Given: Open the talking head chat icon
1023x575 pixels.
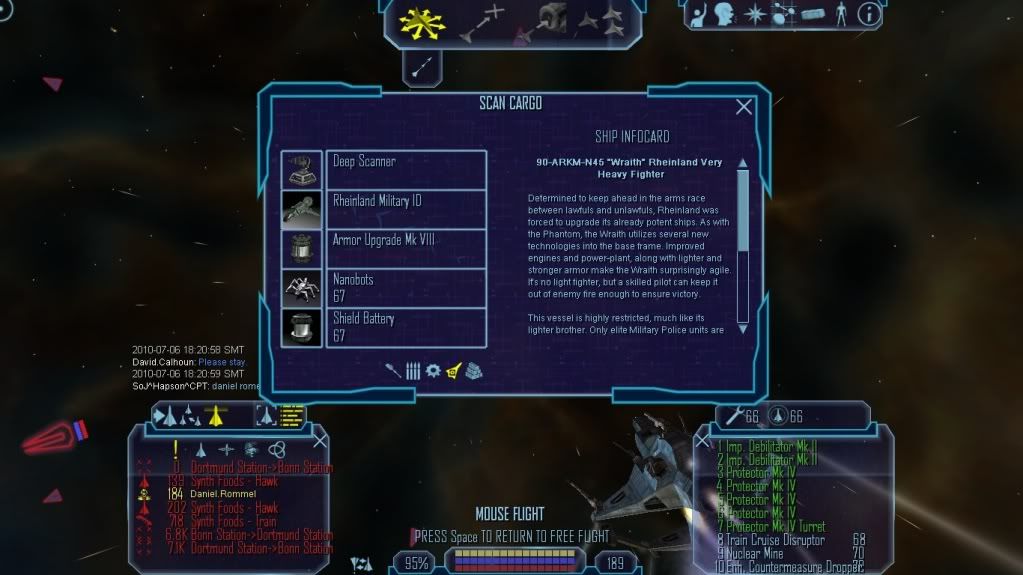Looking at the screenshot, I should coord(724,15).
